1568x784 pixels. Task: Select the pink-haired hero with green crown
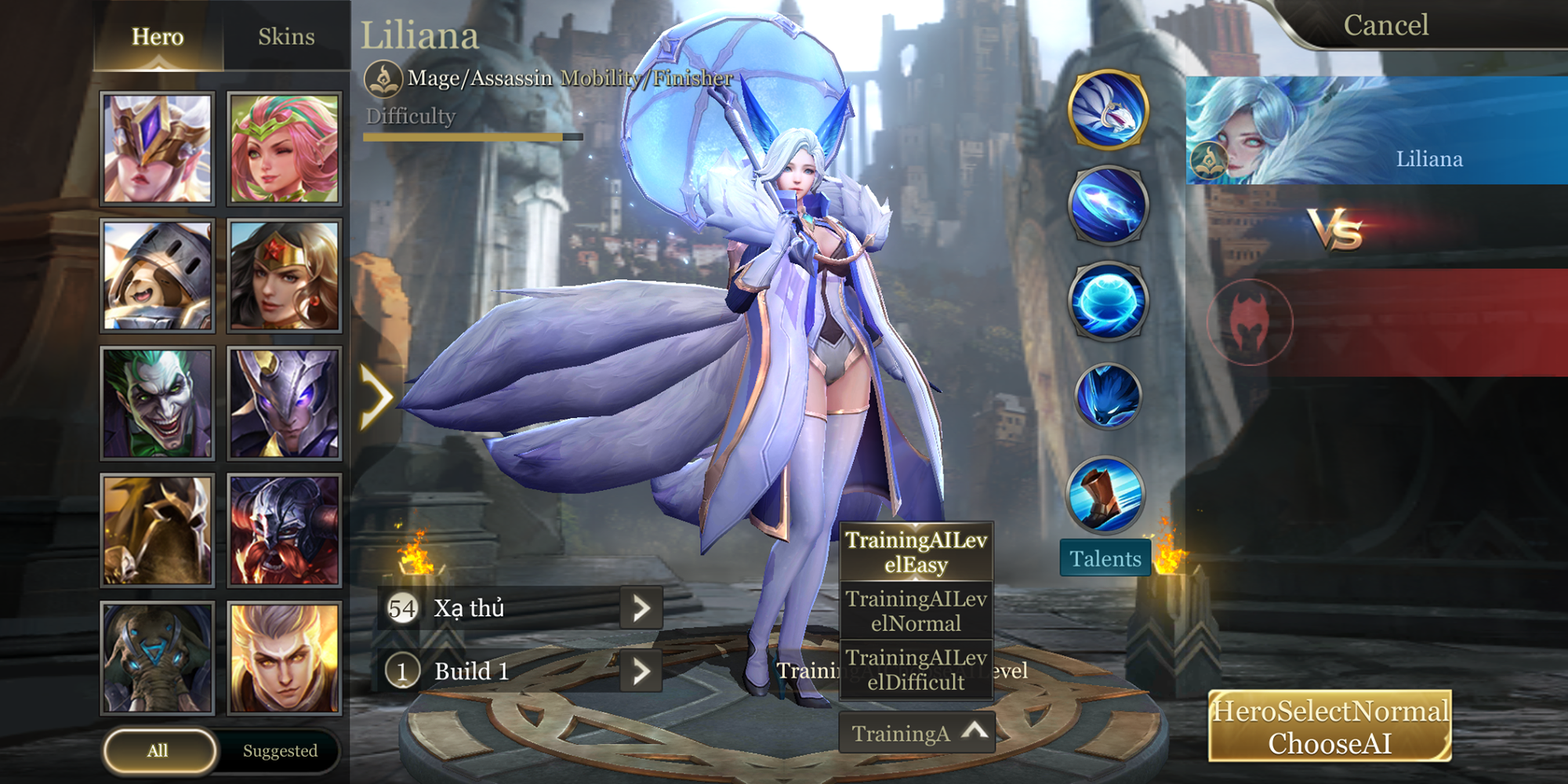click(x=285, y=149)
